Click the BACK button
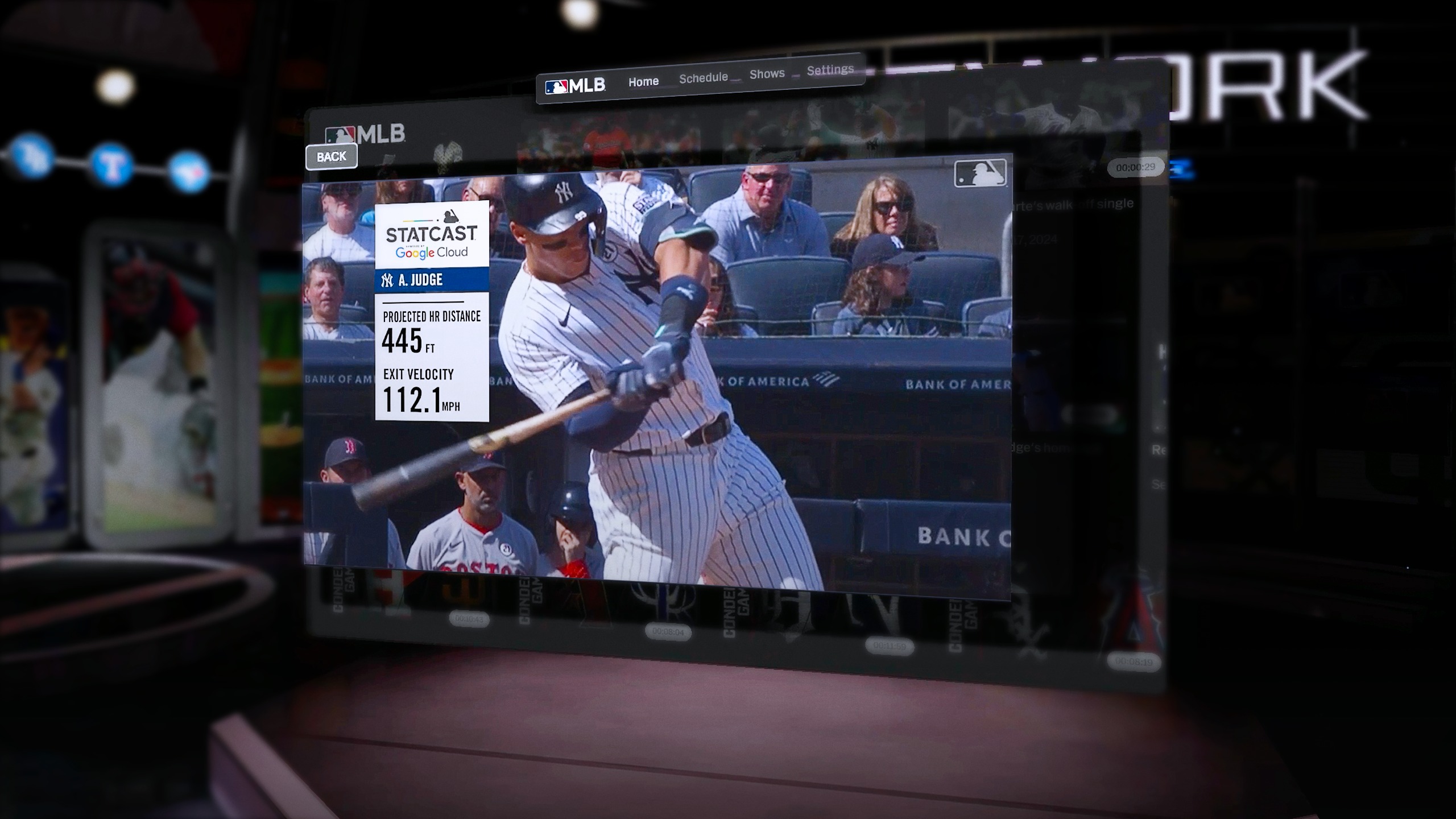1456x819 pixels. (332, 157)
